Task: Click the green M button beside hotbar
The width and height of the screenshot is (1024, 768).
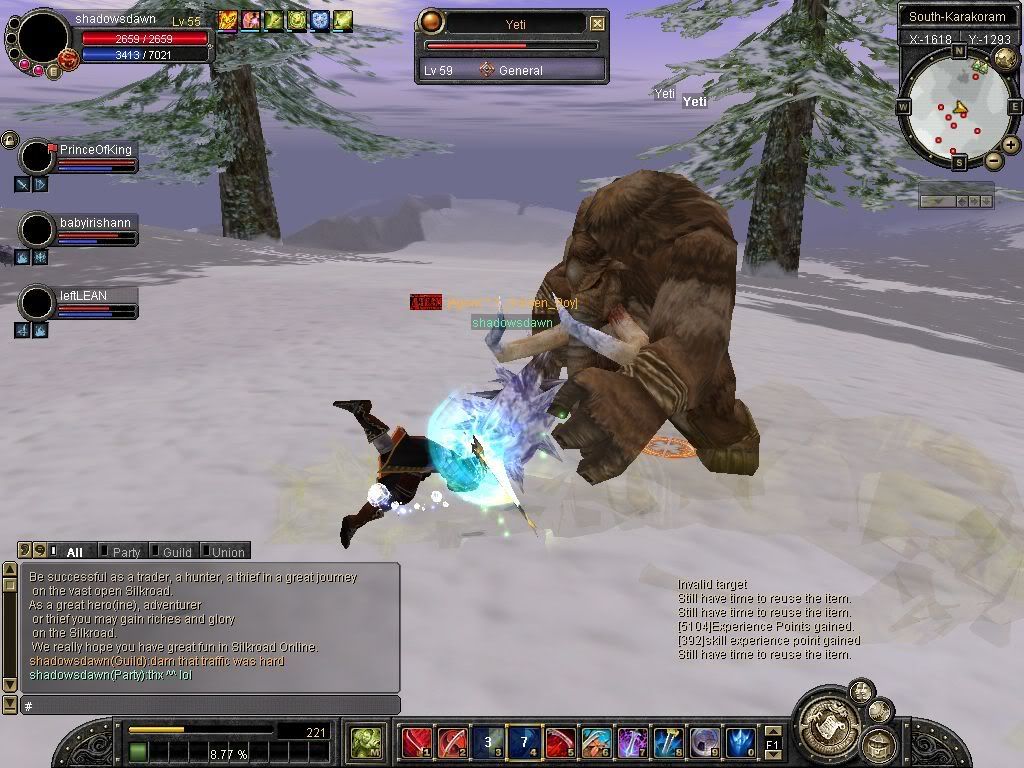Action: point(365,741)
